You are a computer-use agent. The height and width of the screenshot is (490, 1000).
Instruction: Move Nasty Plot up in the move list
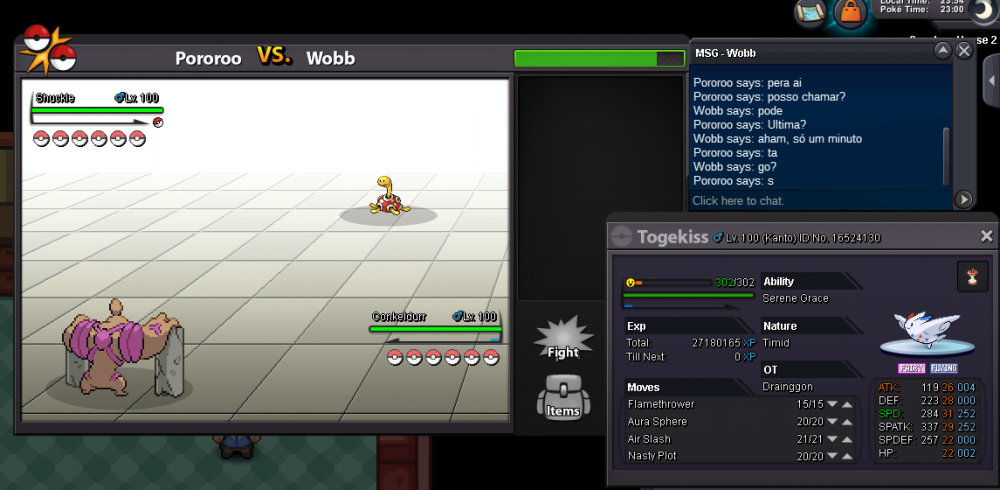click(x=847, y=456)
